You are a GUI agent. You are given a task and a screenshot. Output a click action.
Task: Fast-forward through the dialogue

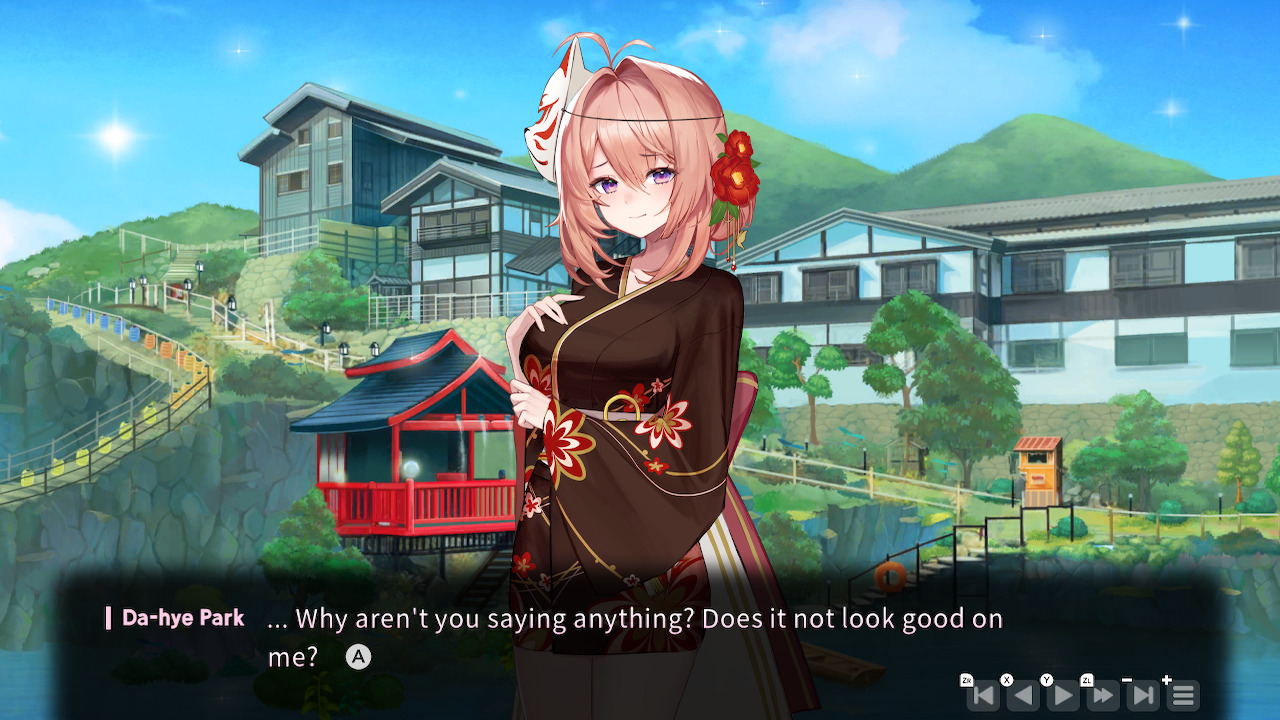1101,694
